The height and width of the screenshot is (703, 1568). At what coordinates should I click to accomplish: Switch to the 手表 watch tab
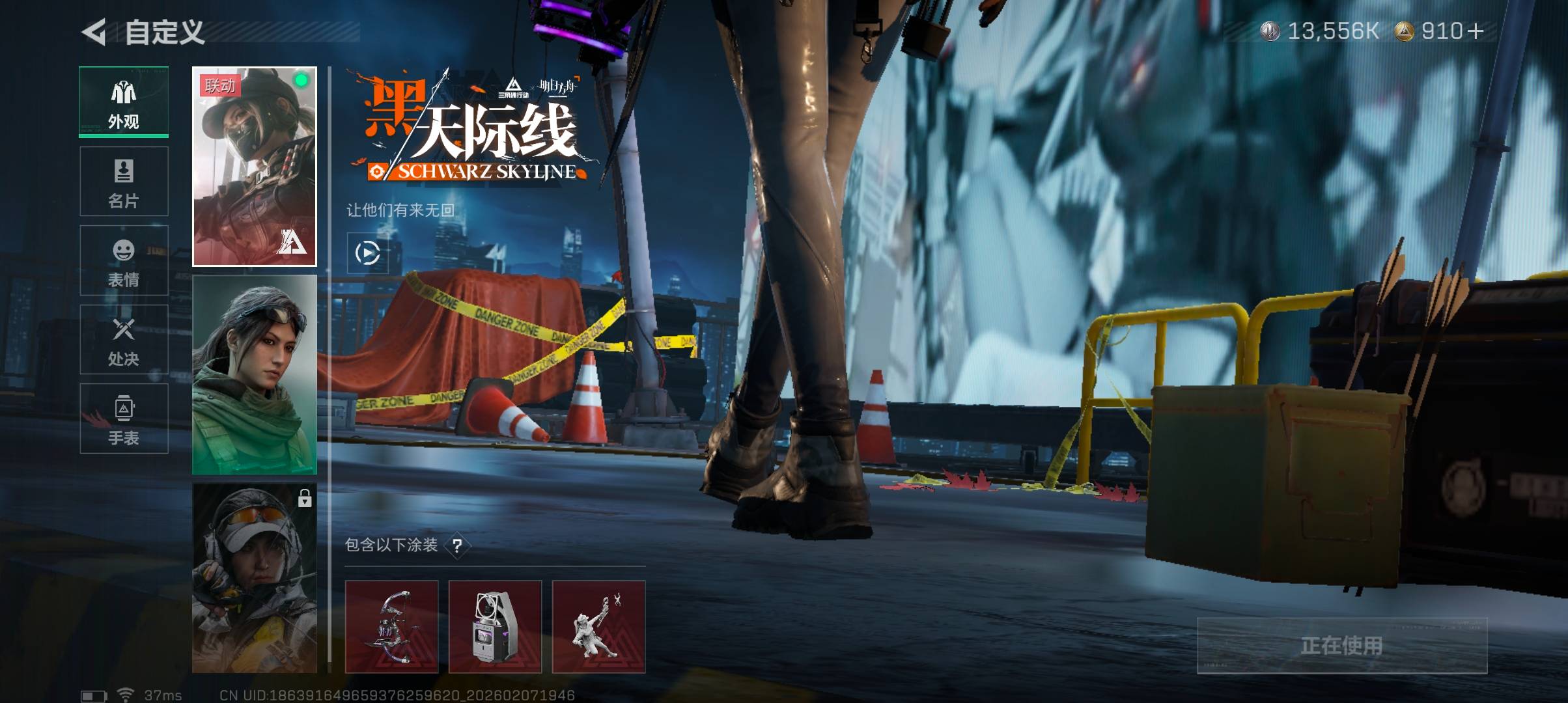point(124,419)
